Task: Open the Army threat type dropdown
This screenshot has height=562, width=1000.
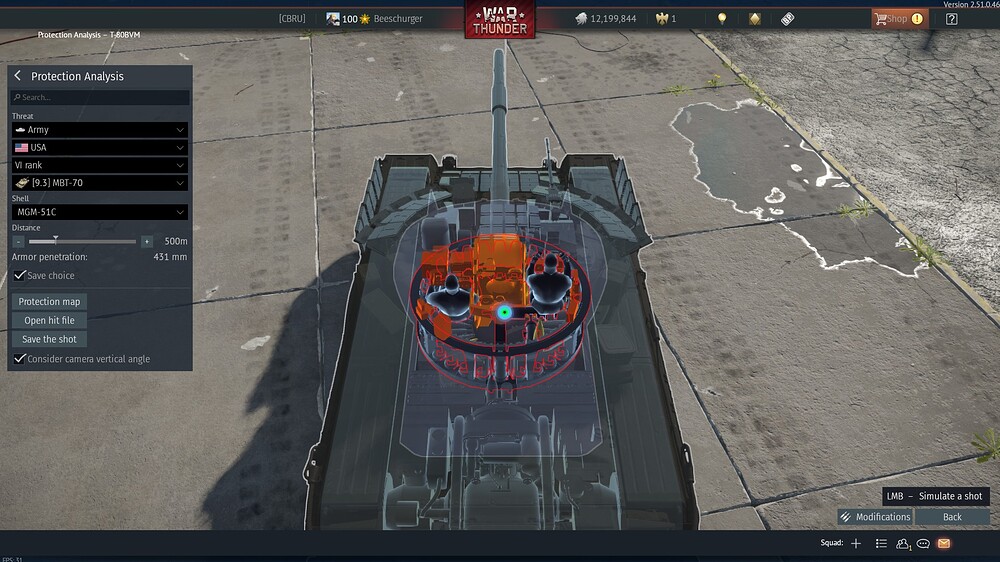Action: [99, 130]
